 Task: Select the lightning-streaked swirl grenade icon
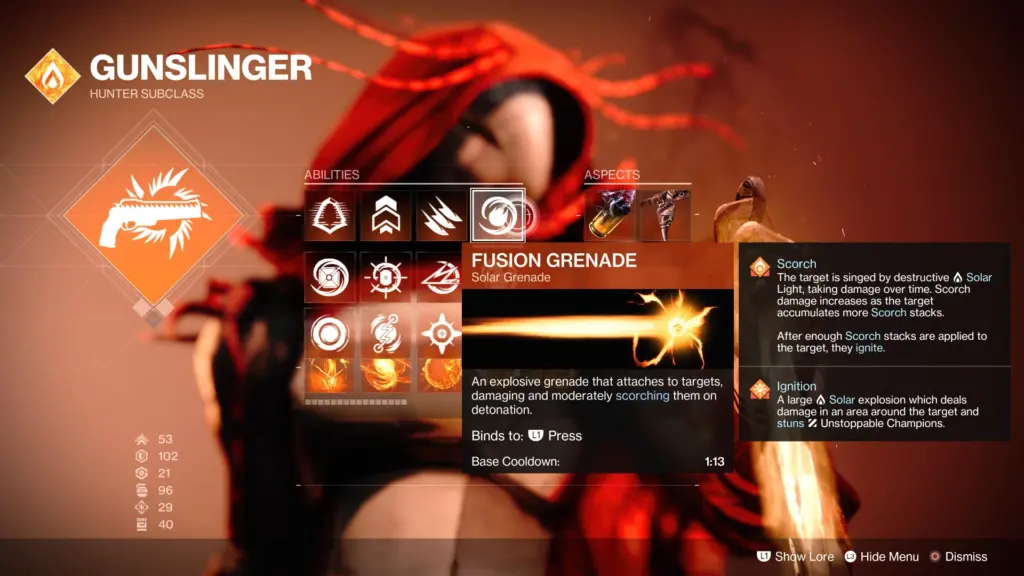[441, 277]
